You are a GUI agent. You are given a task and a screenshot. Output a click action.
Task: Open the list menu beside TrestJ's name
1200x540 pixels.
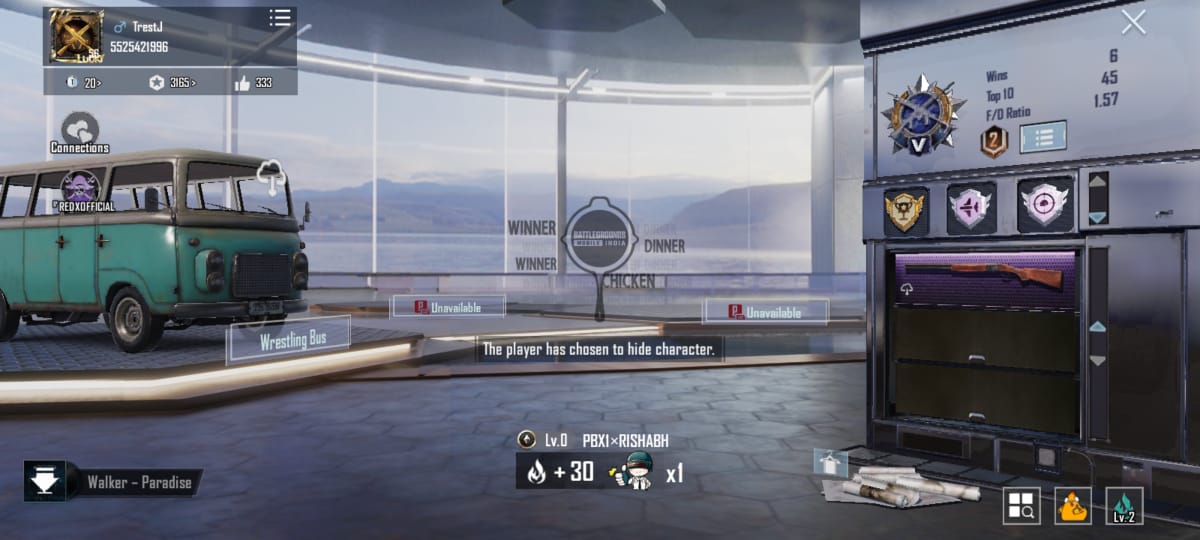click(x=280, y=19)
